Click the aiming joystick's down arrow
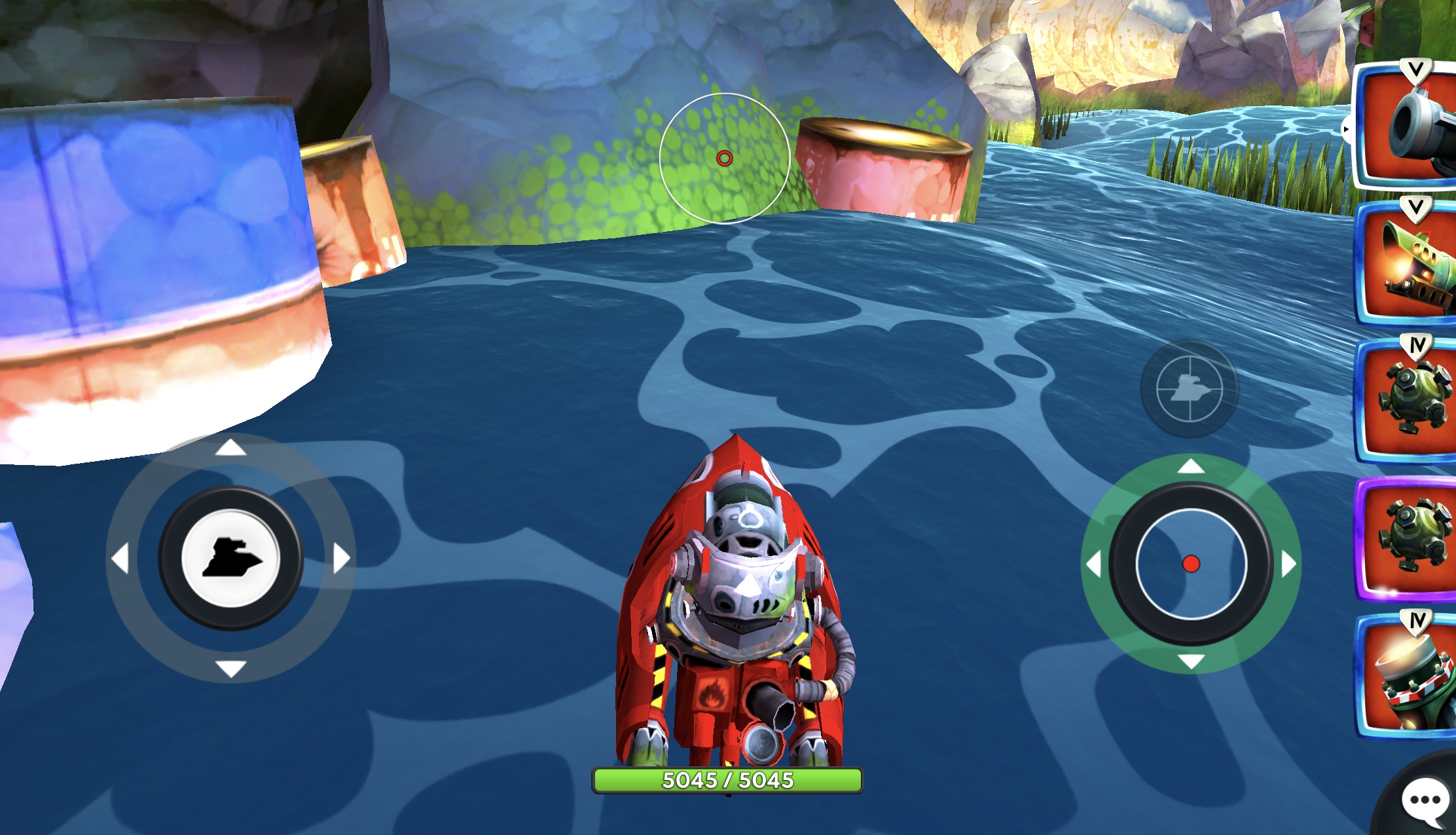 click(x=1191, y=661)
